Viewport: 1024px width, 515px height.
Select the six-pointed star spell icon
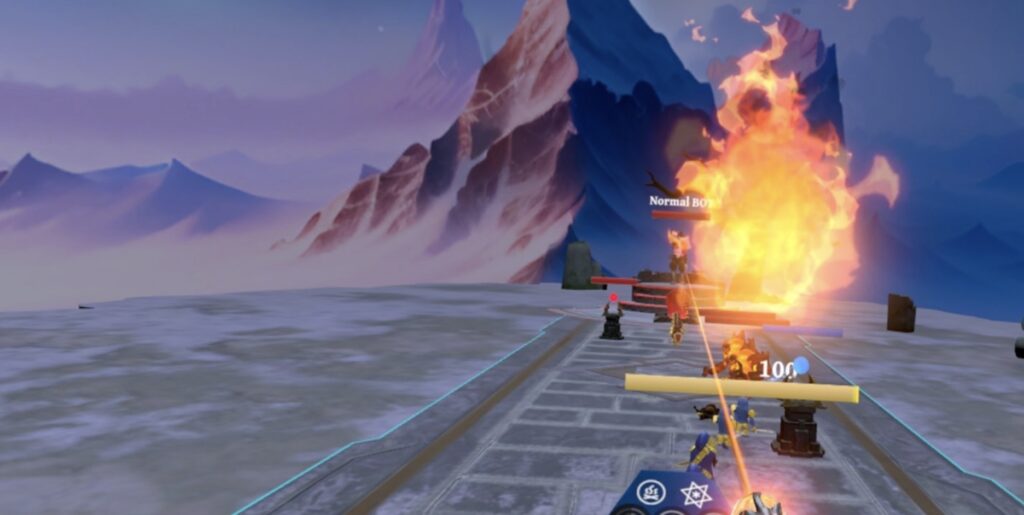(695, 494)
